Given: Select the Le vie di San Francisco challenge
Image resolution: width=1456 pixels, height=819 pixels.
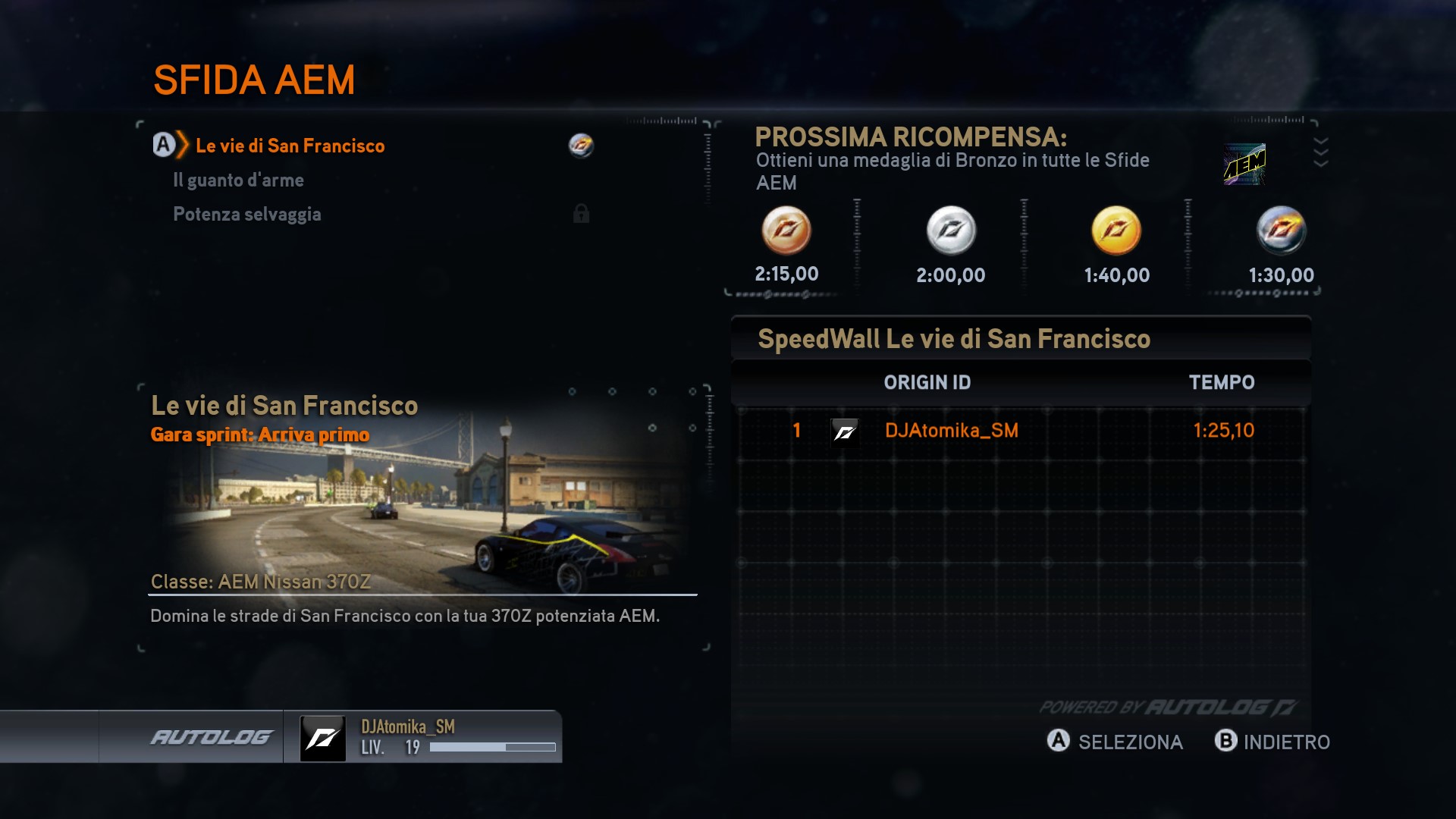Looking at the screenshot, I should 290,146.
